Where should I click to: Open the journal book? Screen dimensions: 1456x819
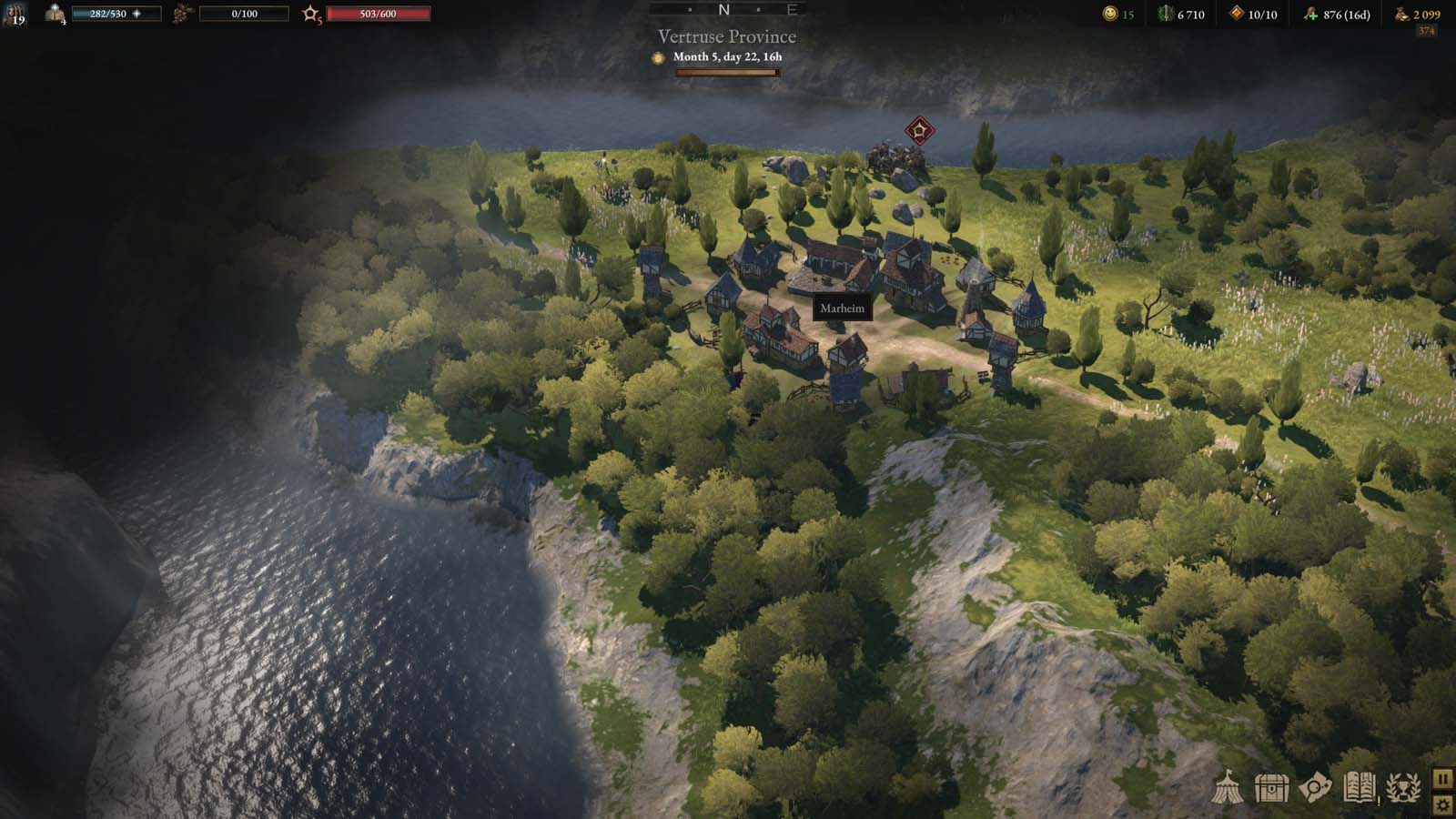pos(1359,788)
